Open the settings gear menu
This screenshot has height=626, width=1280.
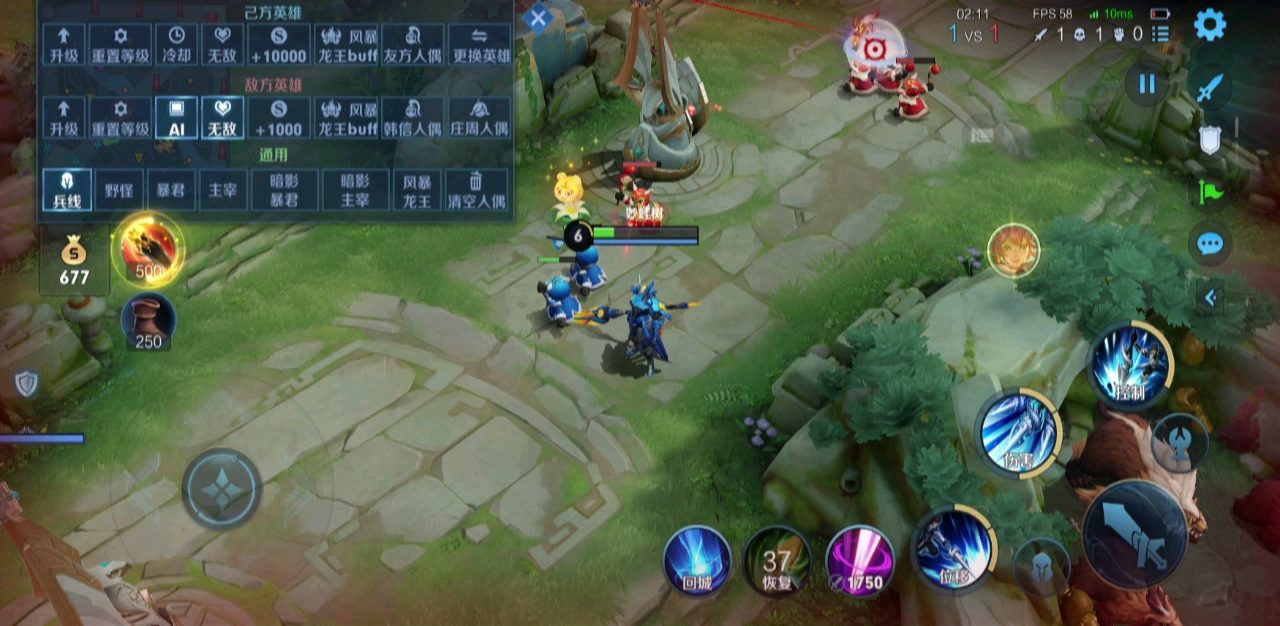[1210, 24]
